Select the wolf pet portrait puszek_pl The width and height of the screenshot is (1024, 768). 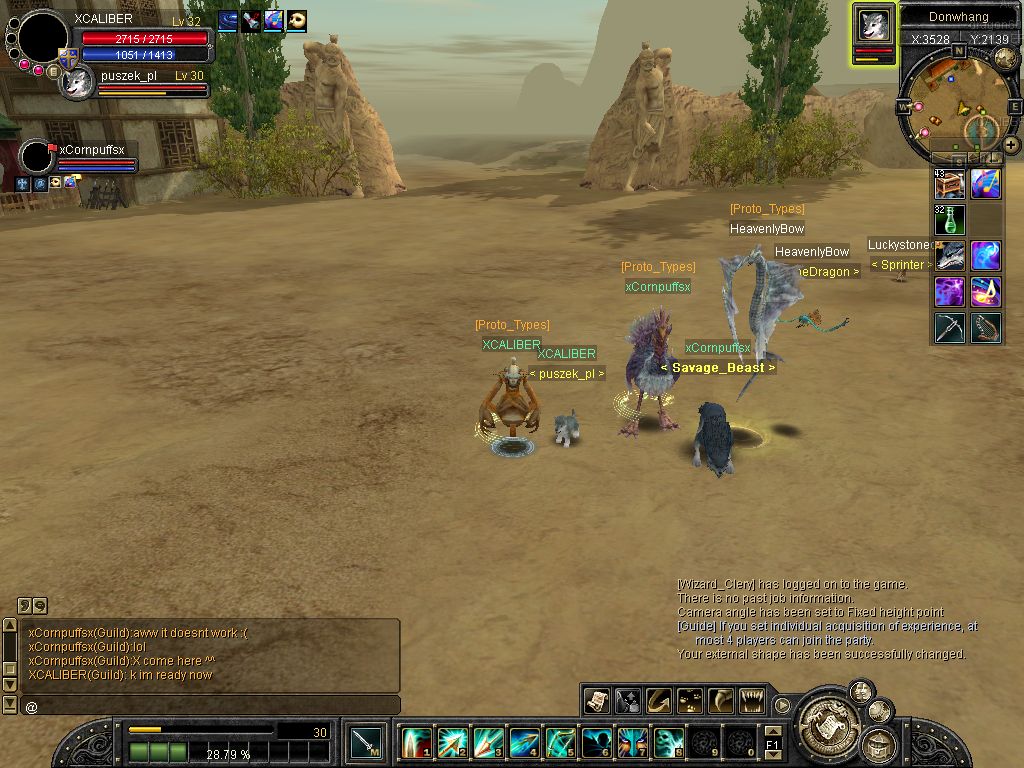coord(77,83)
